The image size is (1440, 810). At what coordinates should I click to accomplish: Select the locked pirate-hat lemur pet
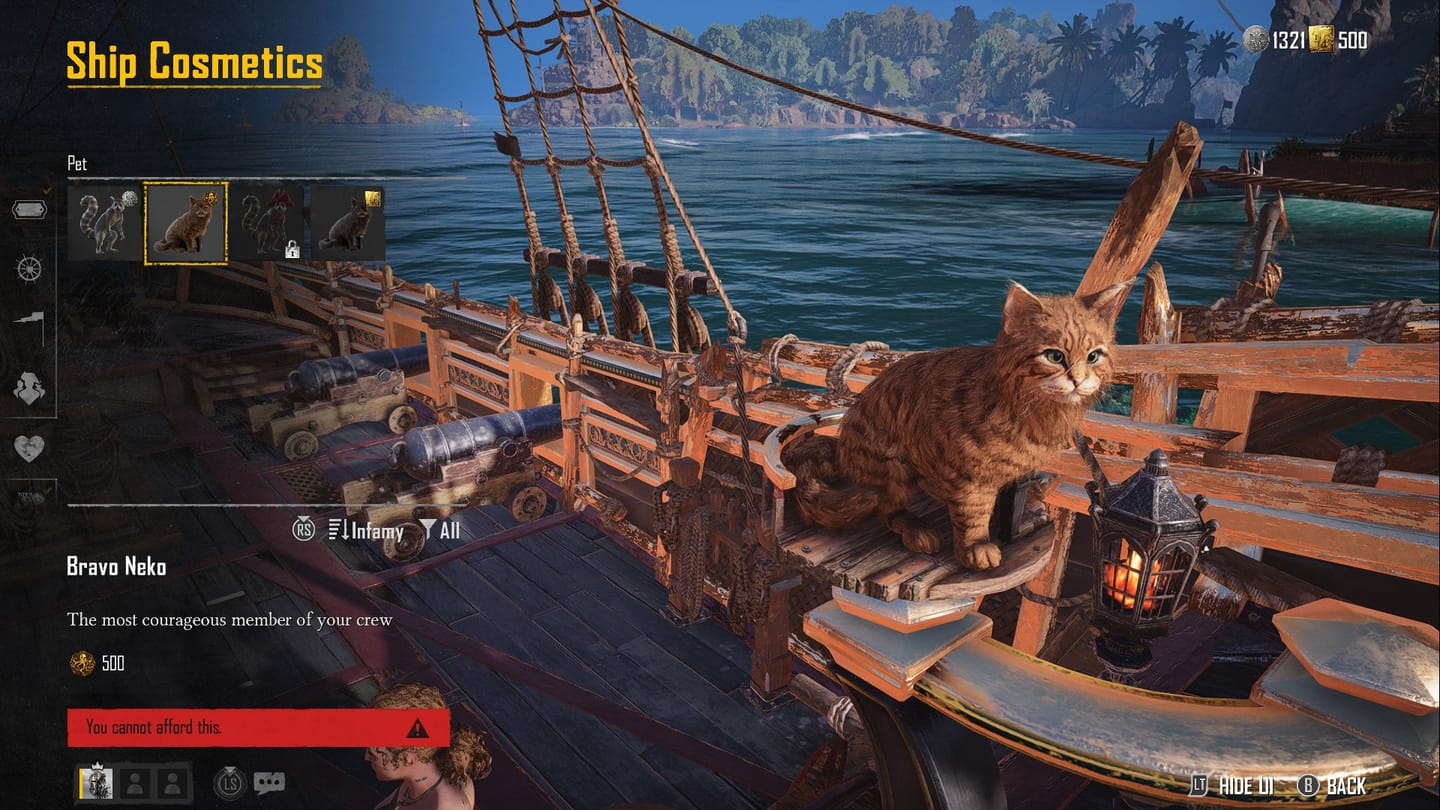pyautogui.click(x=268, y=222)
